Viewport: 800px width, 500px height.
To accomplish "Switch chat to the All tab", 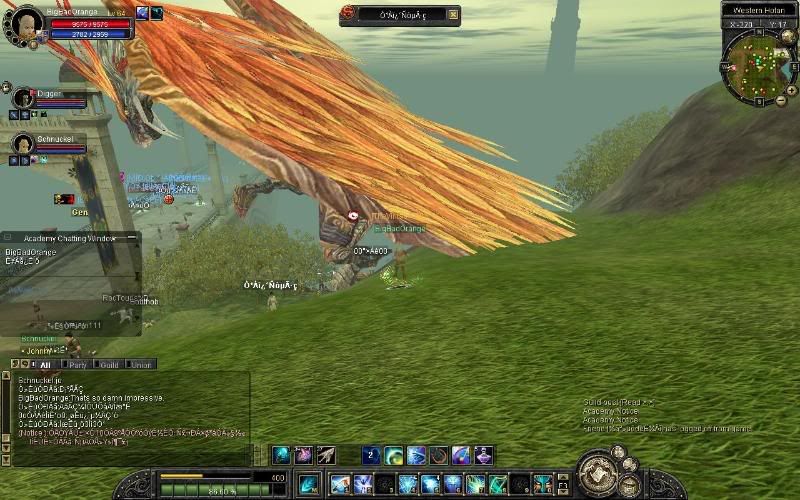I will pos(45,365).
